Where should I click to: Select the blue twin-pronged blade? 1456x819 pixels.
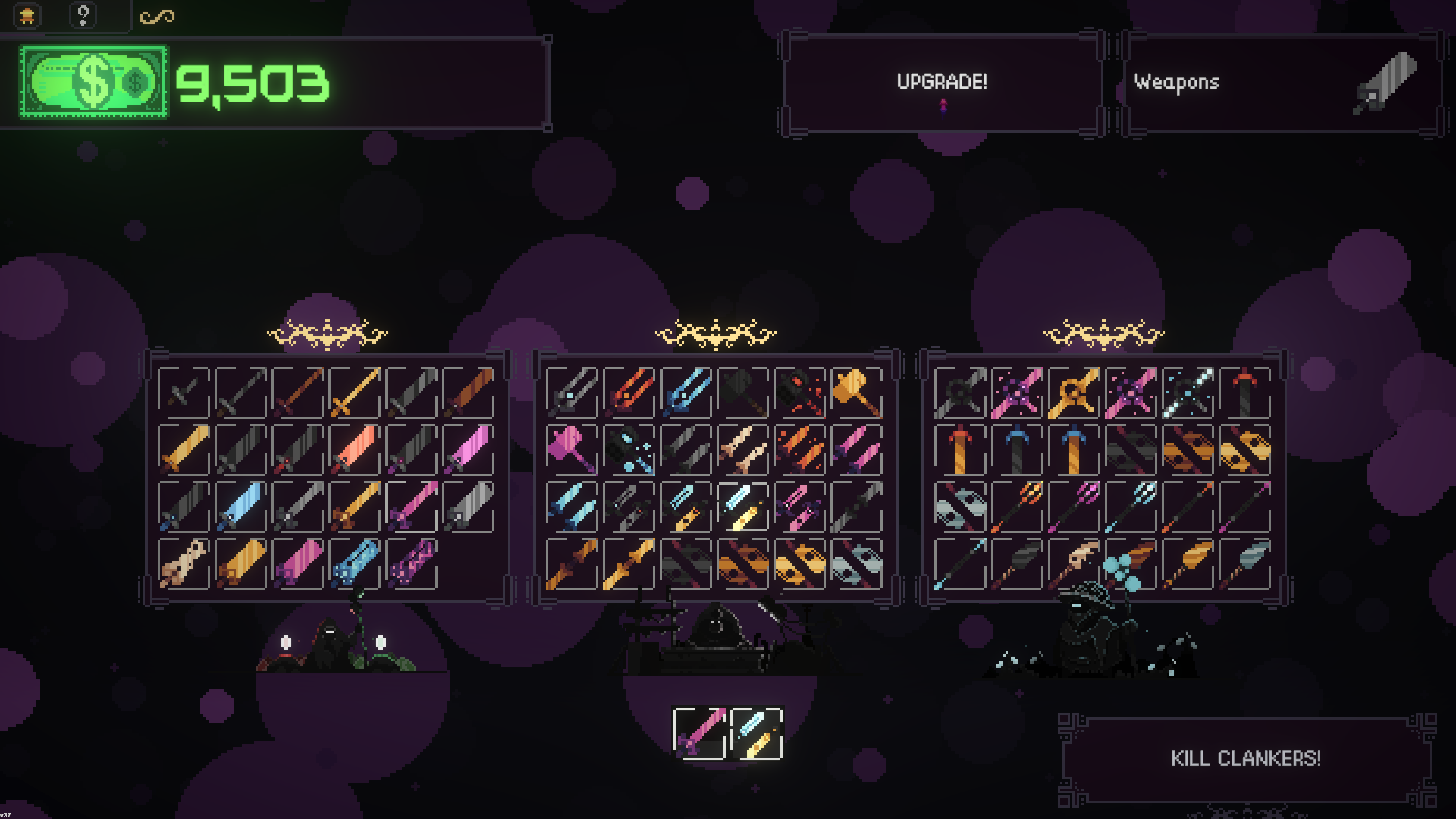[x=686, y=392]
